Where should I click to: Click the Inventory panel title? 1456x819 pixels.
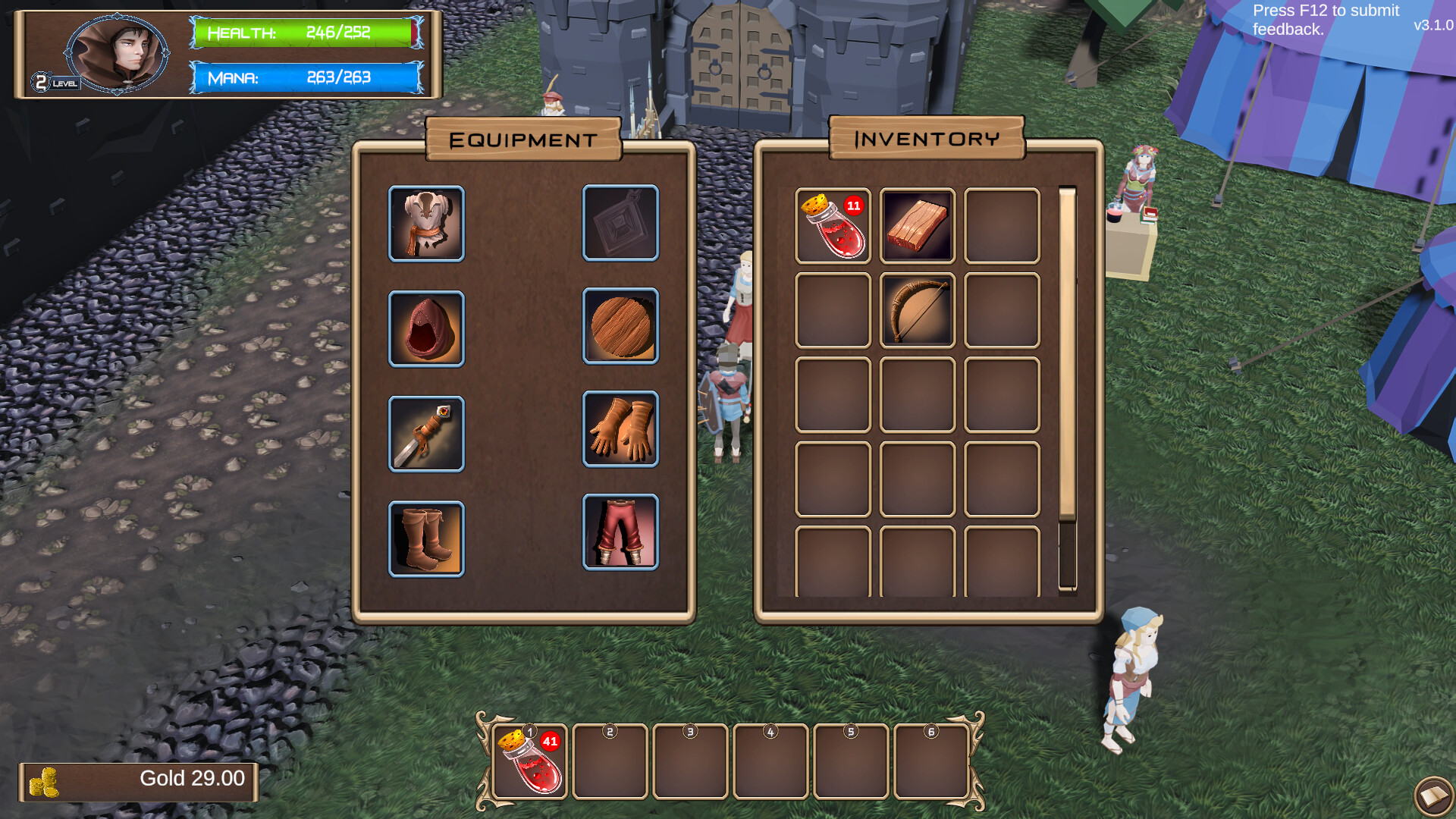(x=927, y=140)
